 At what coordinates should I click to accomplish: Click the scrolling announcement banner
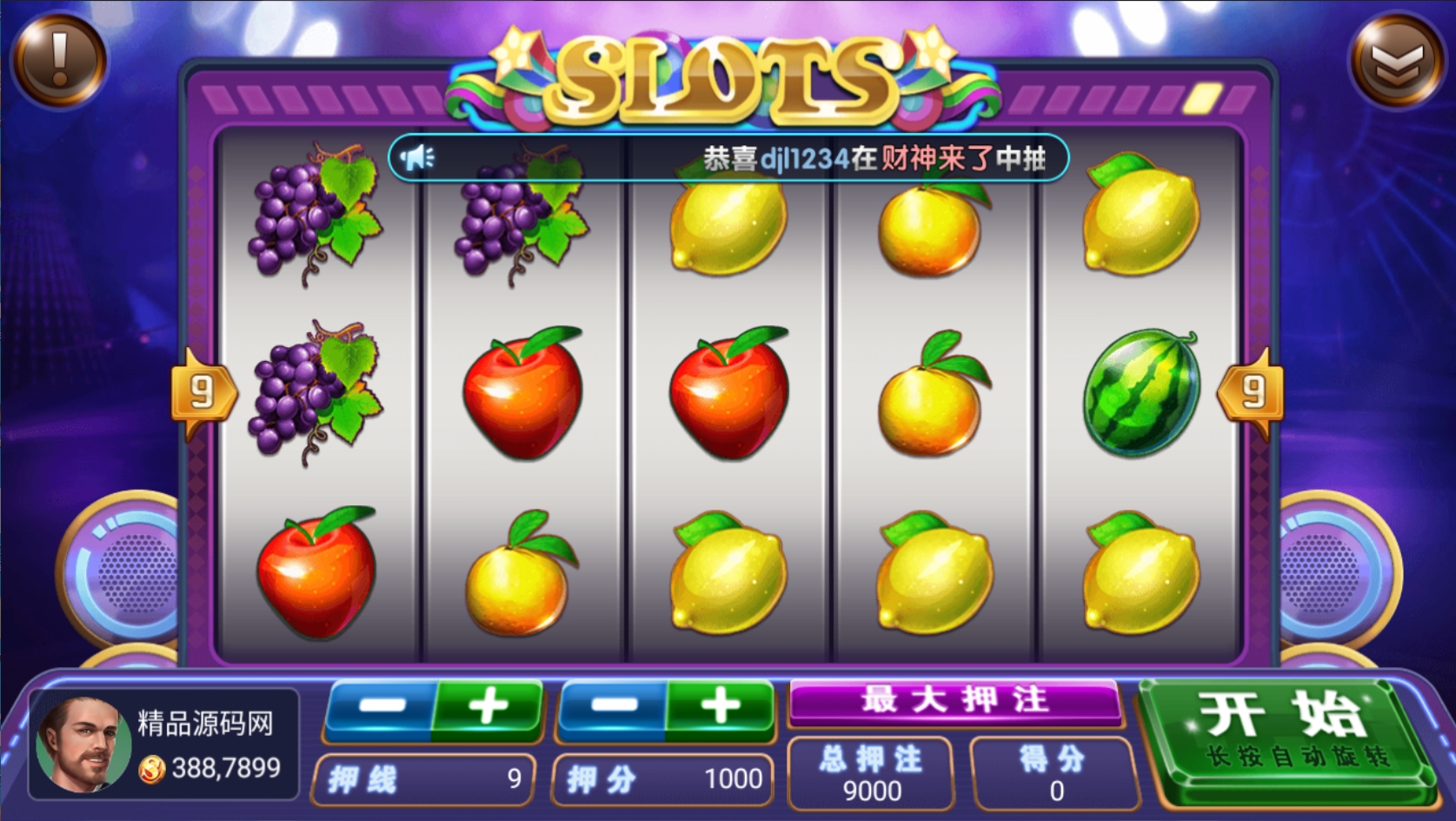point(728,158)
